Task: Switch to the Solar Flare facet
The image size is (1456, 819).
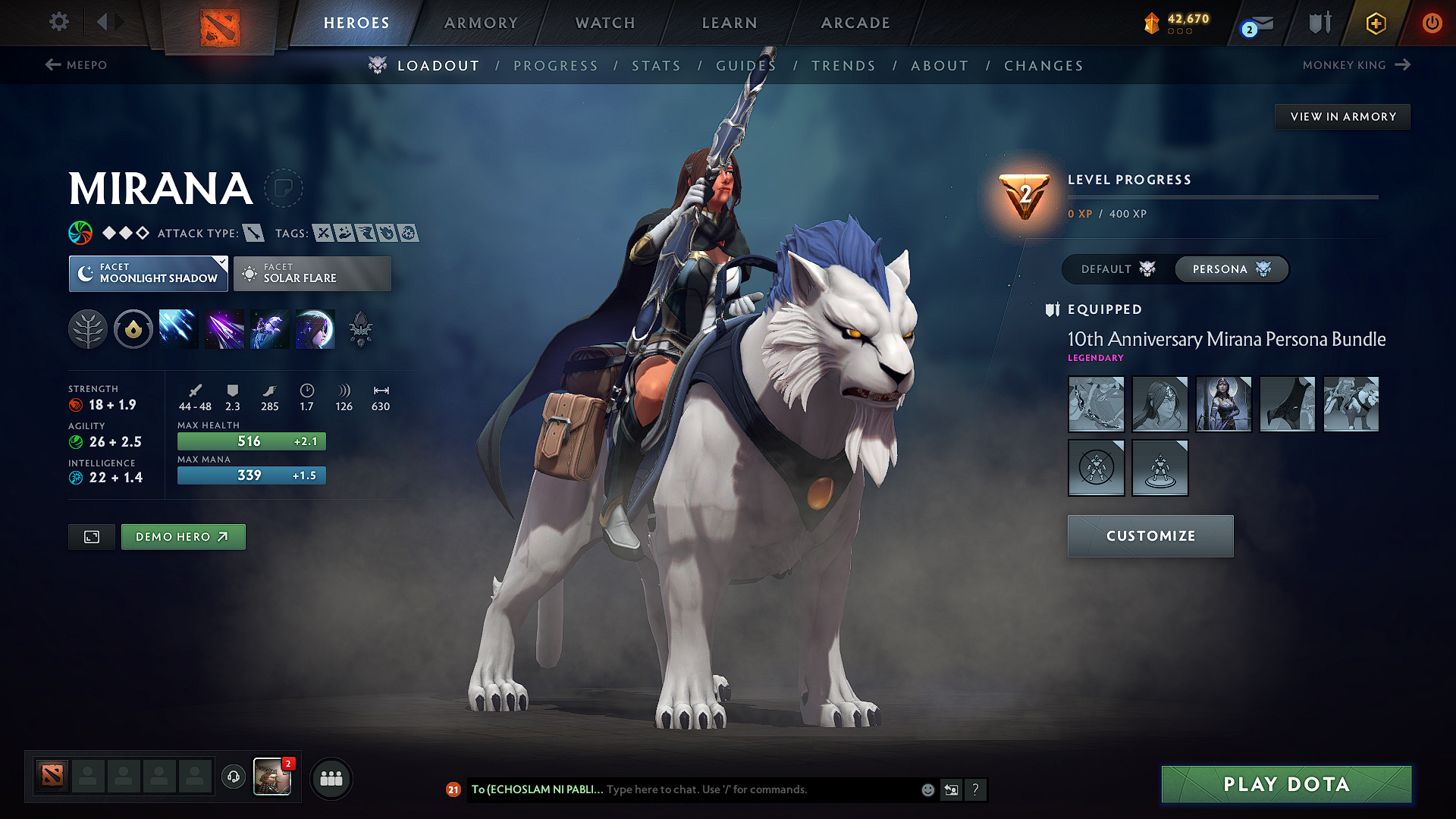Action: [312, 273]
